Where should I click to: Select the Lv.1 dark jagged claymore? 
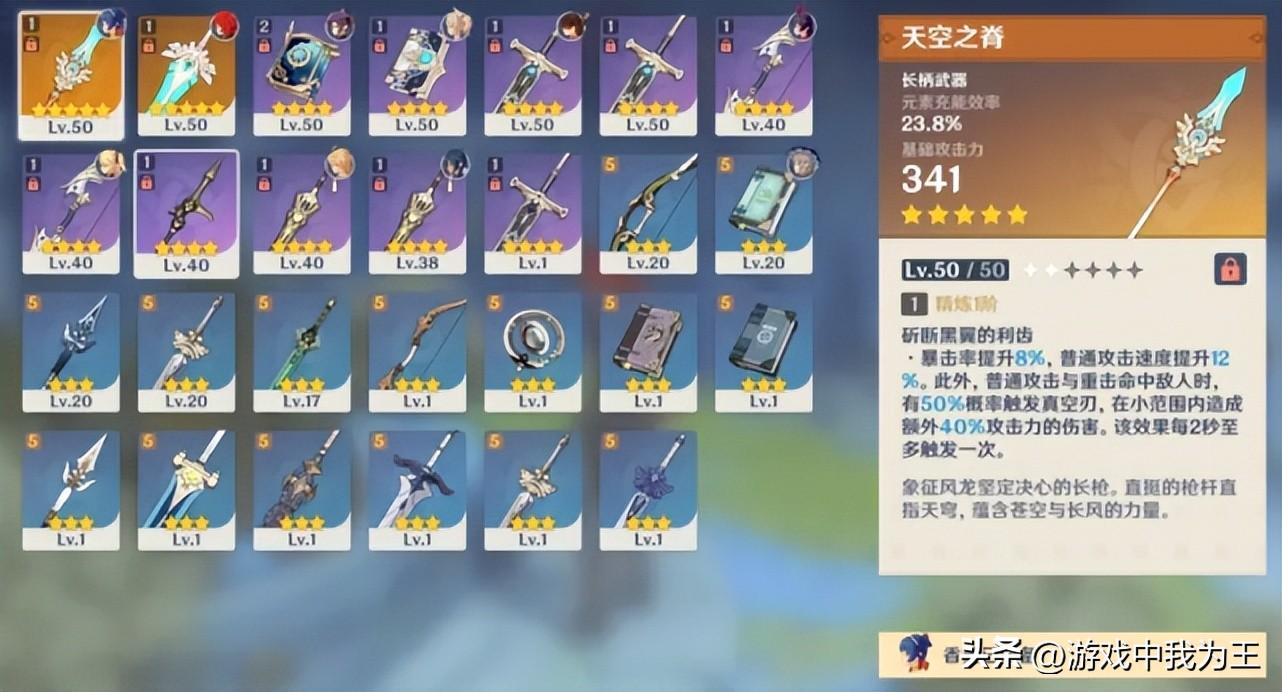(x=302, y=488)
